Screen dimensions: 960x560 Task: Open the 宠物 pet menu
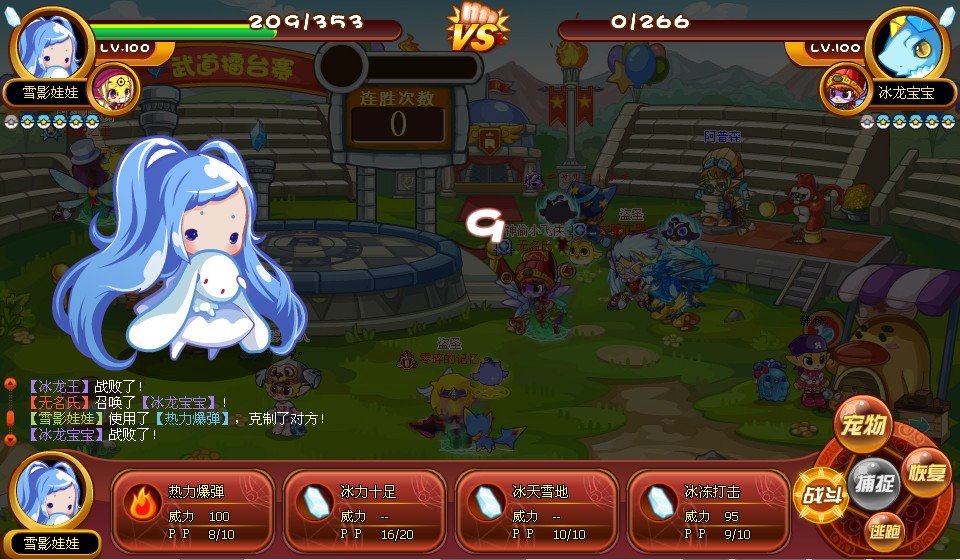point(863,426)
